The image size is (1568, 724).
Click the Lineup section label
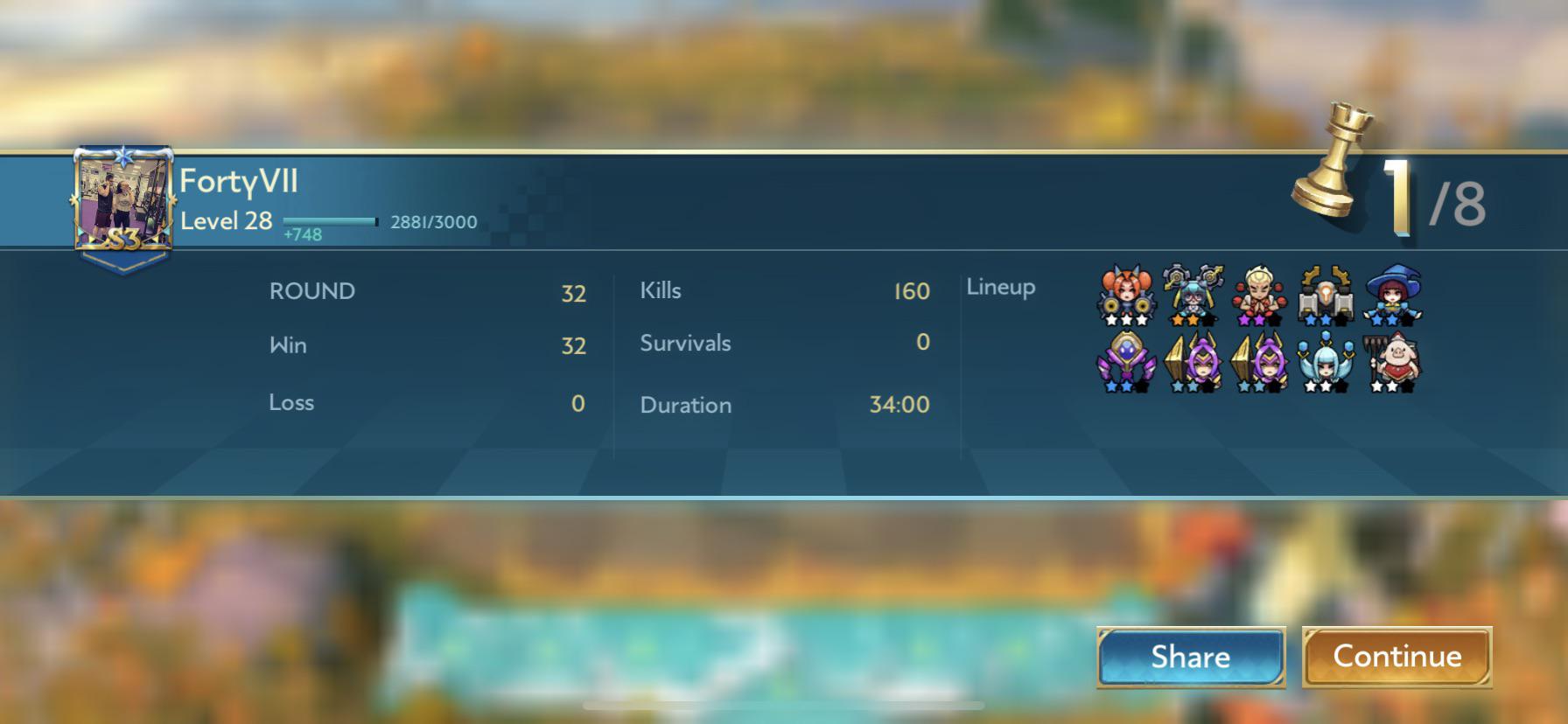point(1000,286)
